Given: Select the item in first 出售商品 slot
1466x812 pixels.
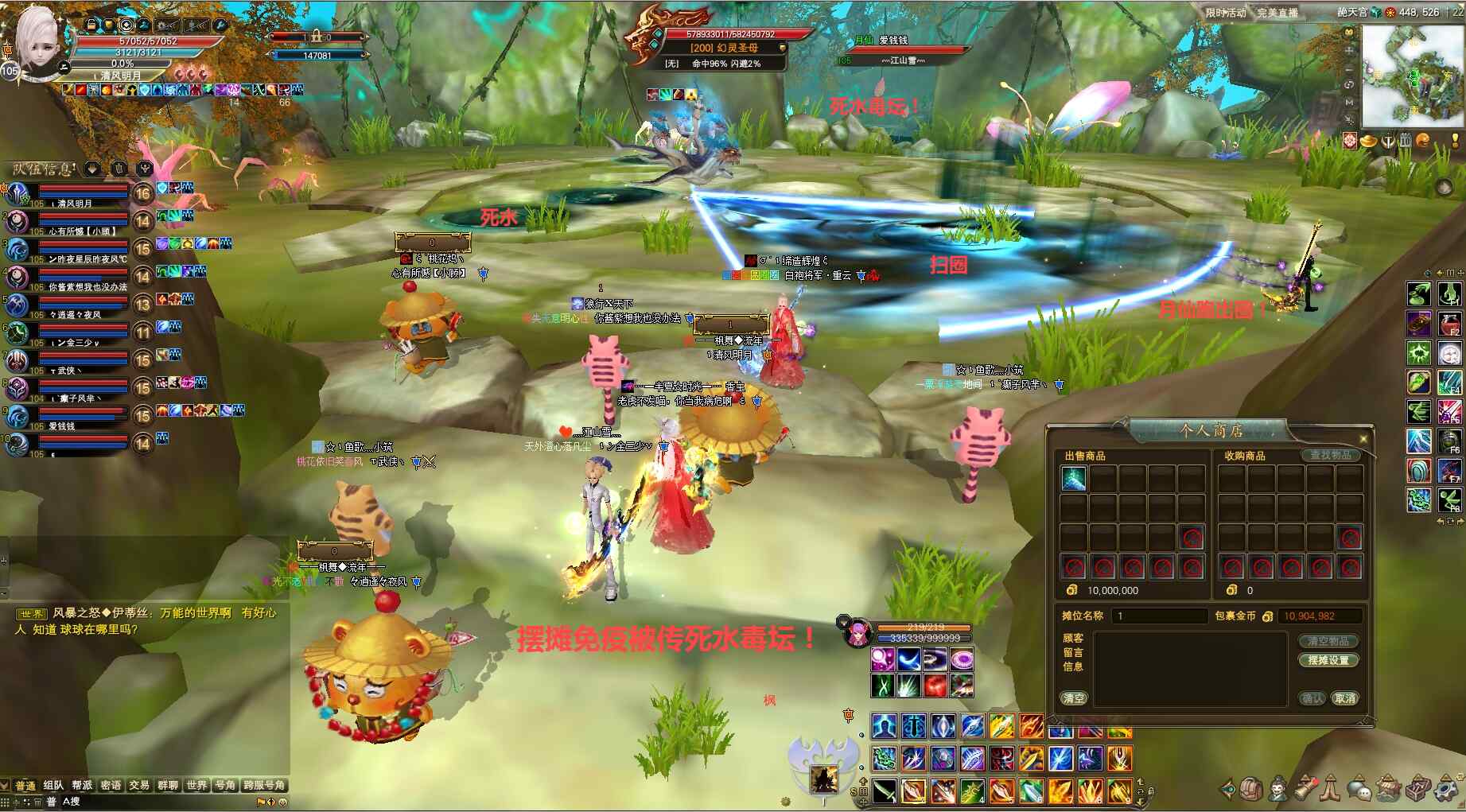Looking at the screenshot, I should tap(1073, 478).
